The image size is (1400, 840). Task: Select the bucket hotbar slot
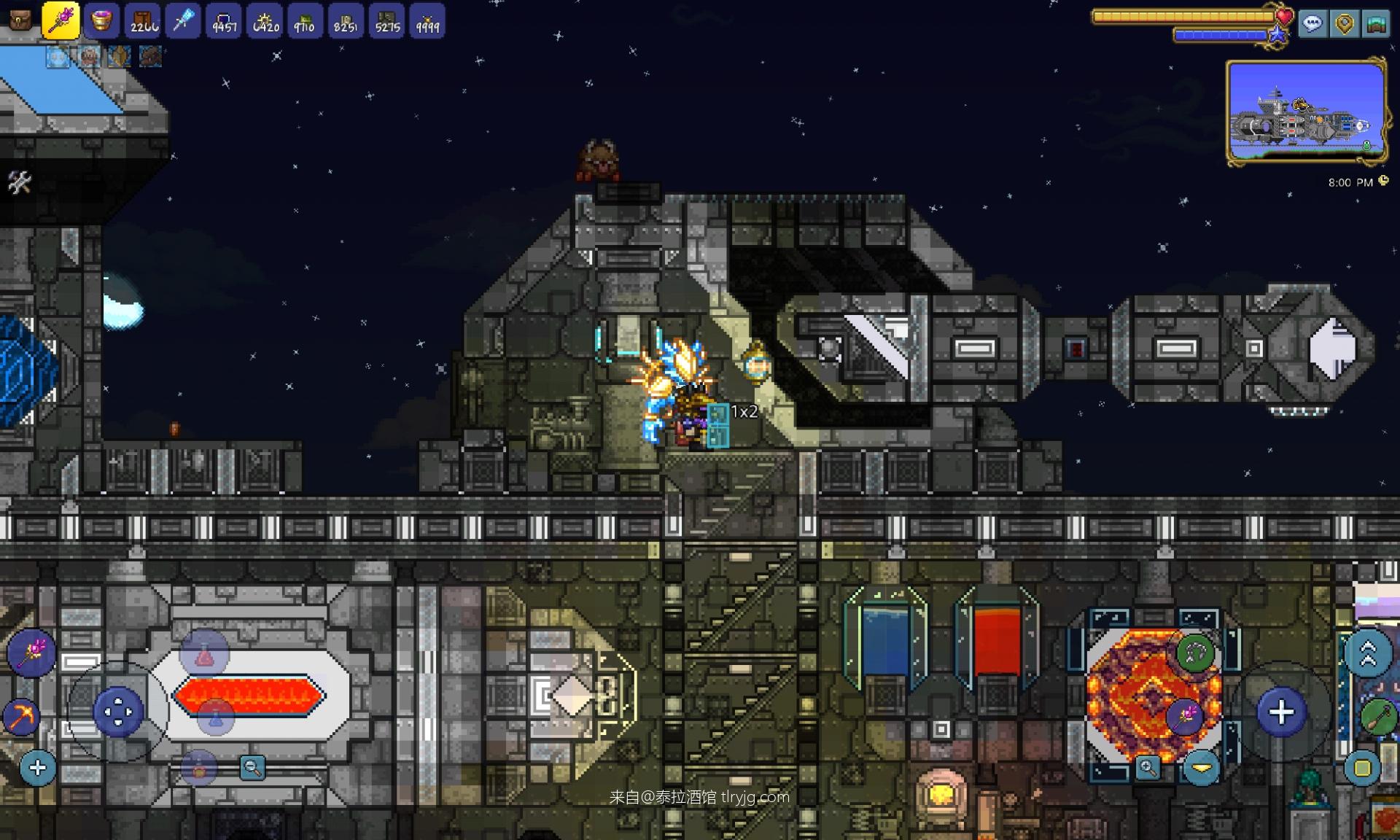tap(101, 20)
